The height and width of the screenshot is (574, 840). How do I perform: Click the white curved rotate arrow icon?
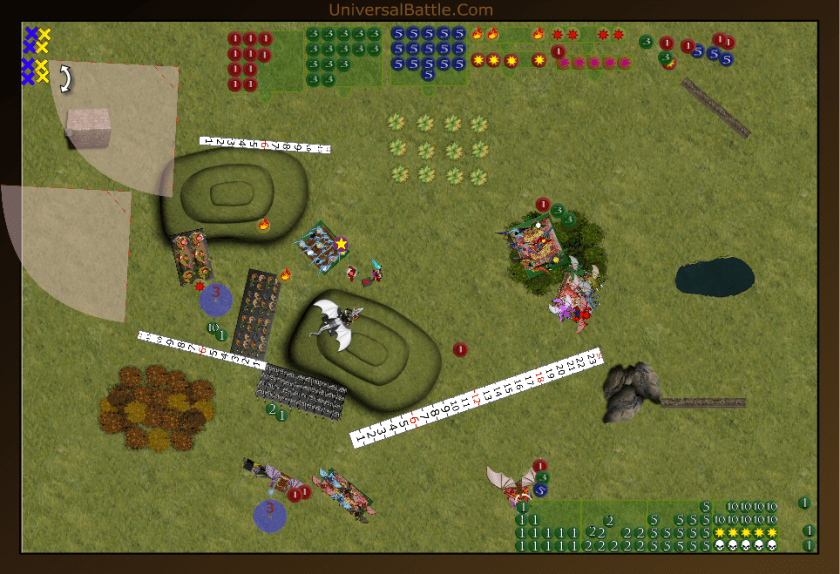coord(65,78)
